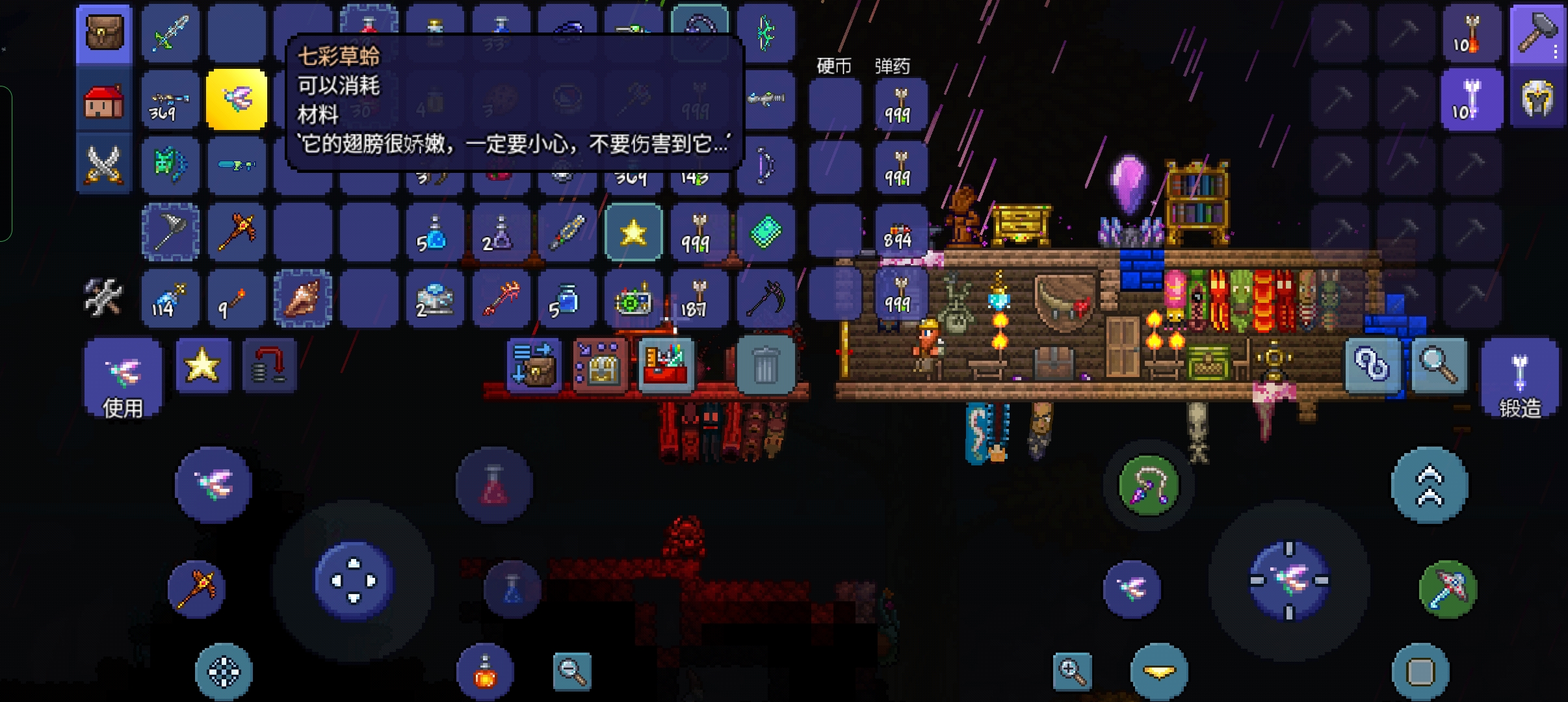Sort inventory with the backpack arrows button

coord(533,365)
